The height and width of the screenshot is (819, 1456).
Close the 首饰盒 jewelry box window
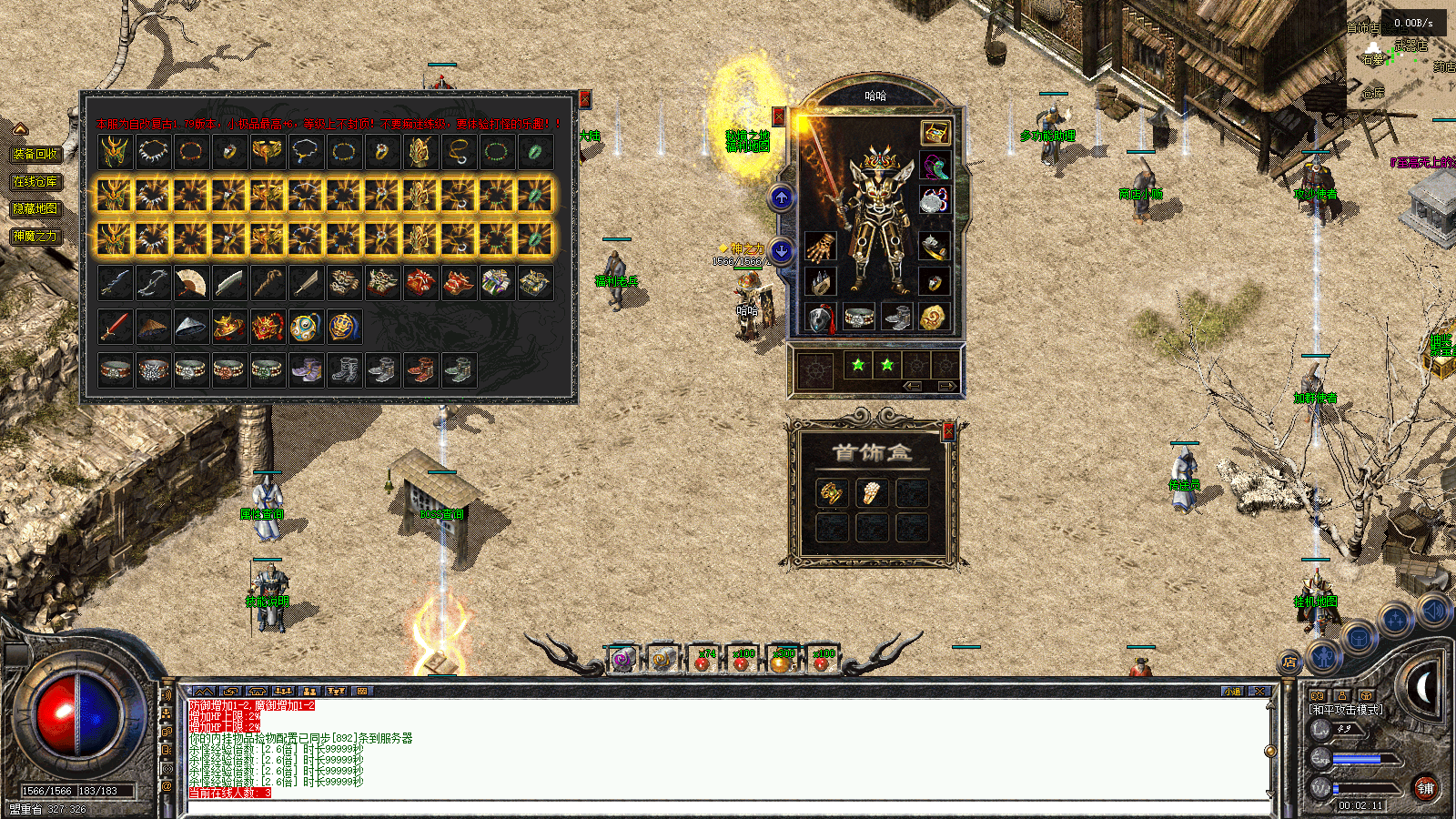point(948,432)
